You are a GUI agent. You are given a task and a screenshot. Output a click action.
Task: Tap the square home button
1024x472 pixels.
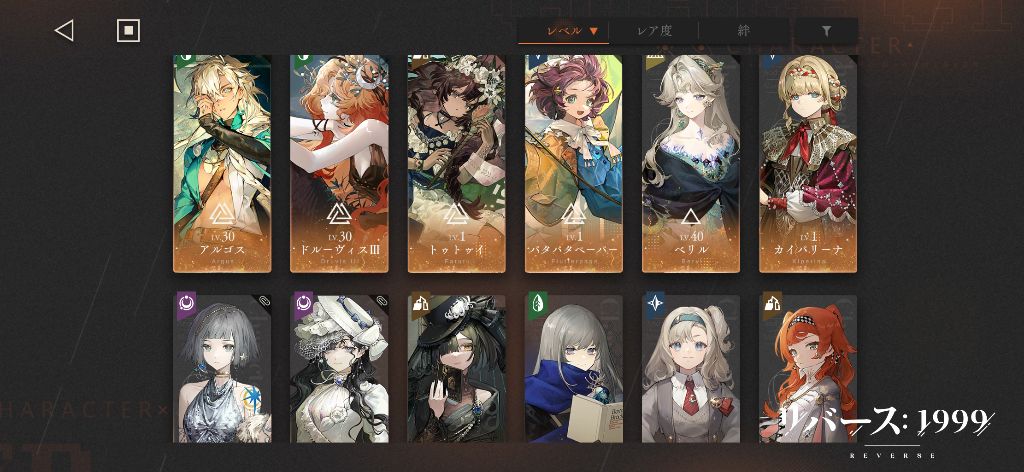[x=128, y=31]
